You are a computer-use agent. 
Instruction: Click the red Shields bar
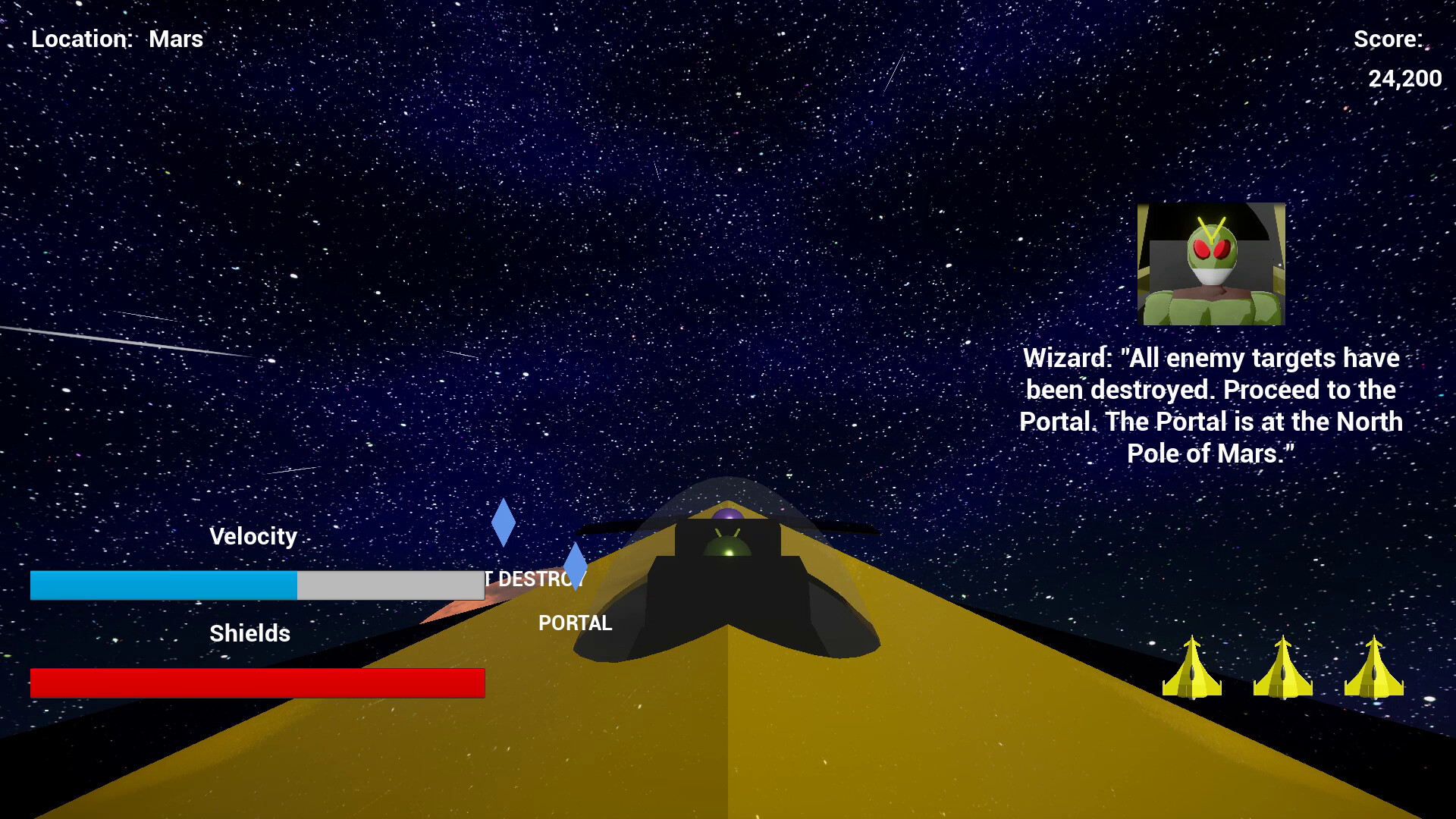coord(258,682)
